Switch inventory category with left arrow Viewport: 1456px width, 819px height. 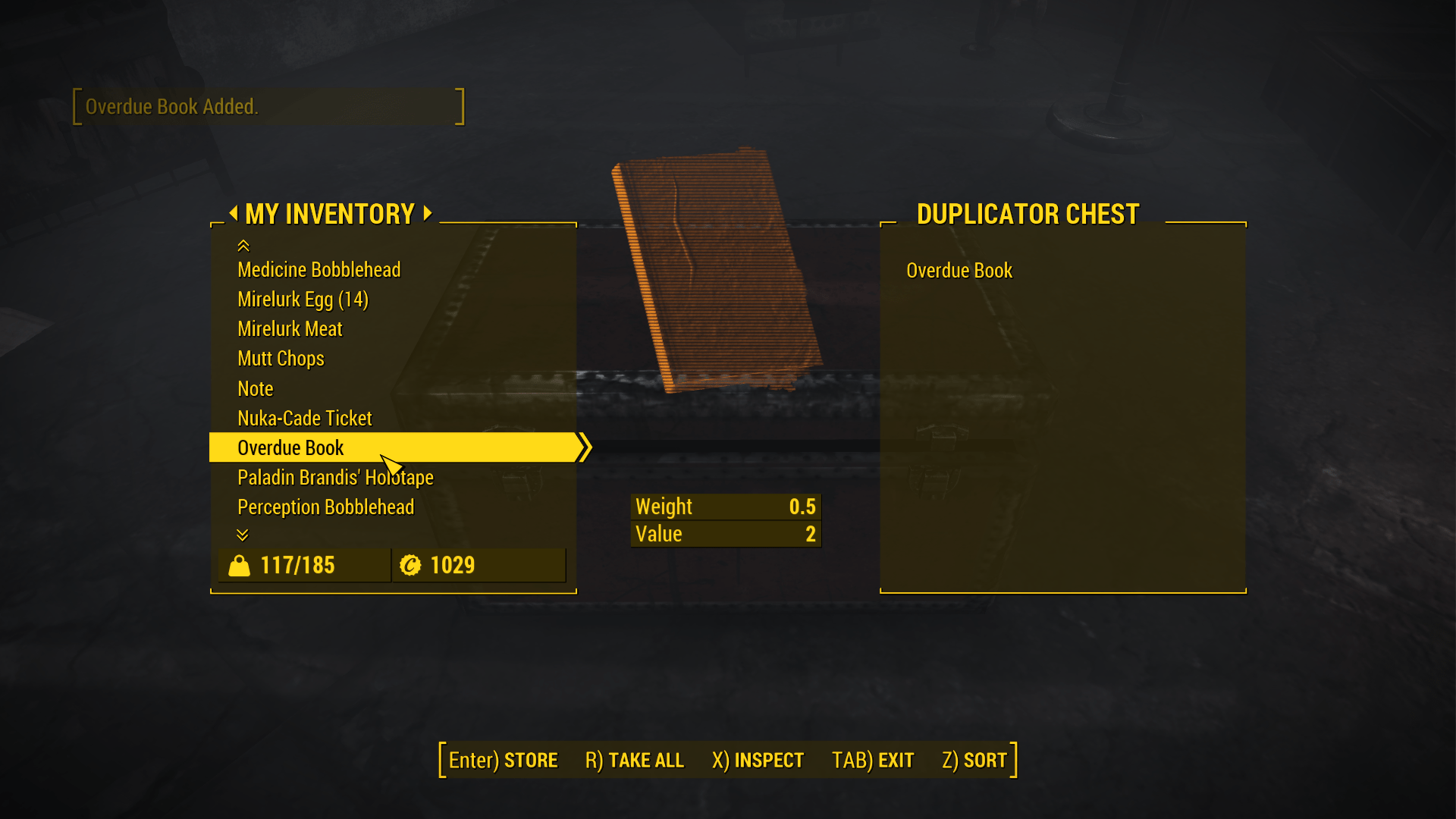(x=234, y=213)
